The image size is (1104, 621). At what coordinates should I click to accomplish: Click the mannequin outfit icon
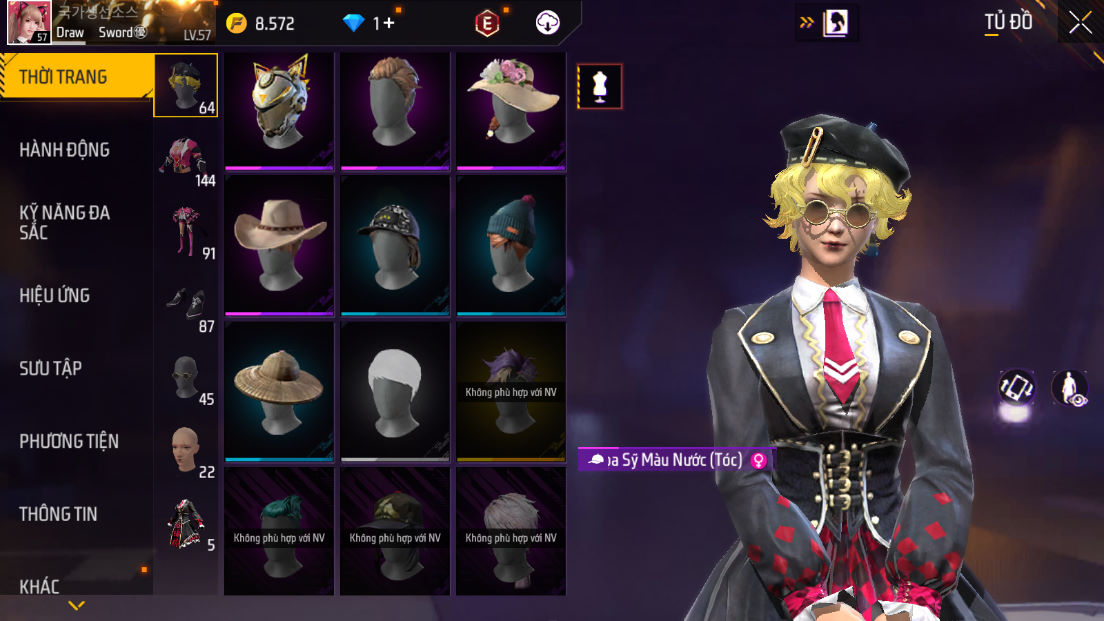coord(600,86)
